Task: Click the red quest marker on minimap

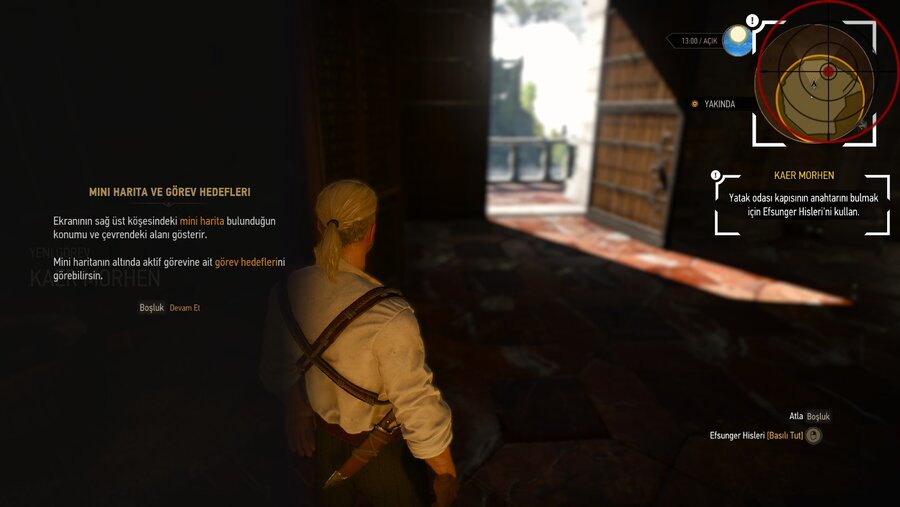Action: tap(828, 72)
